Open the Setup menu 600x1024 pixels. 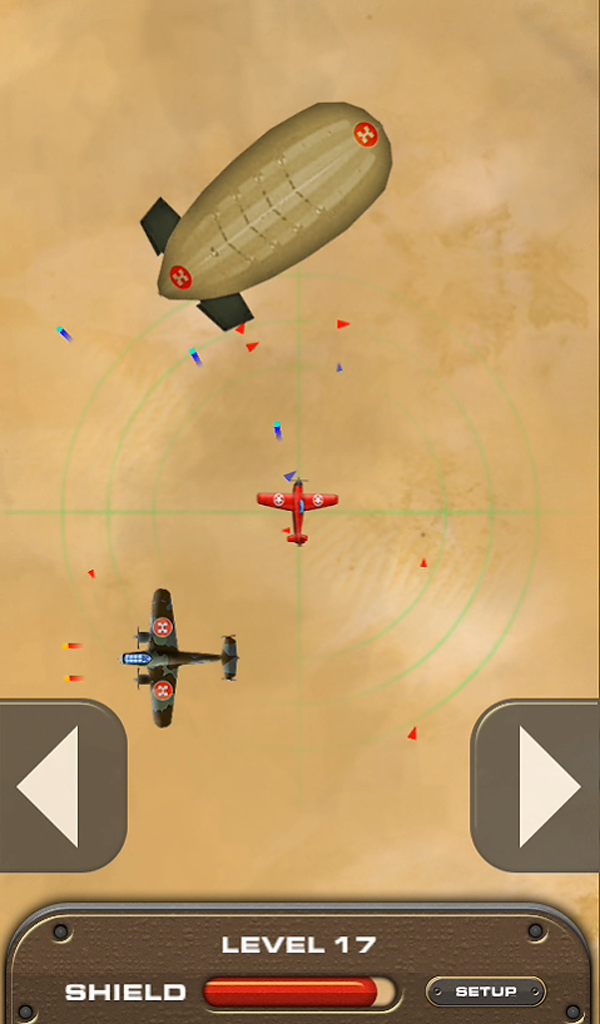tap(486, 991)
